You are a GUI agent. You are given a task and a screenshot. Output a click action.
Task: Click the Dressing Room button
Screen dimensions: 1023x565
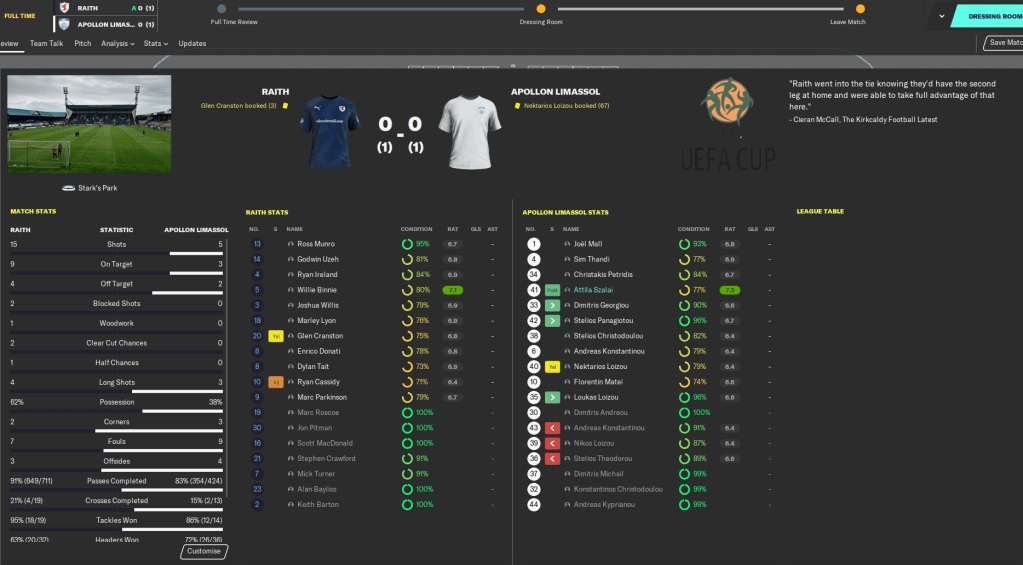coord(993,16)
